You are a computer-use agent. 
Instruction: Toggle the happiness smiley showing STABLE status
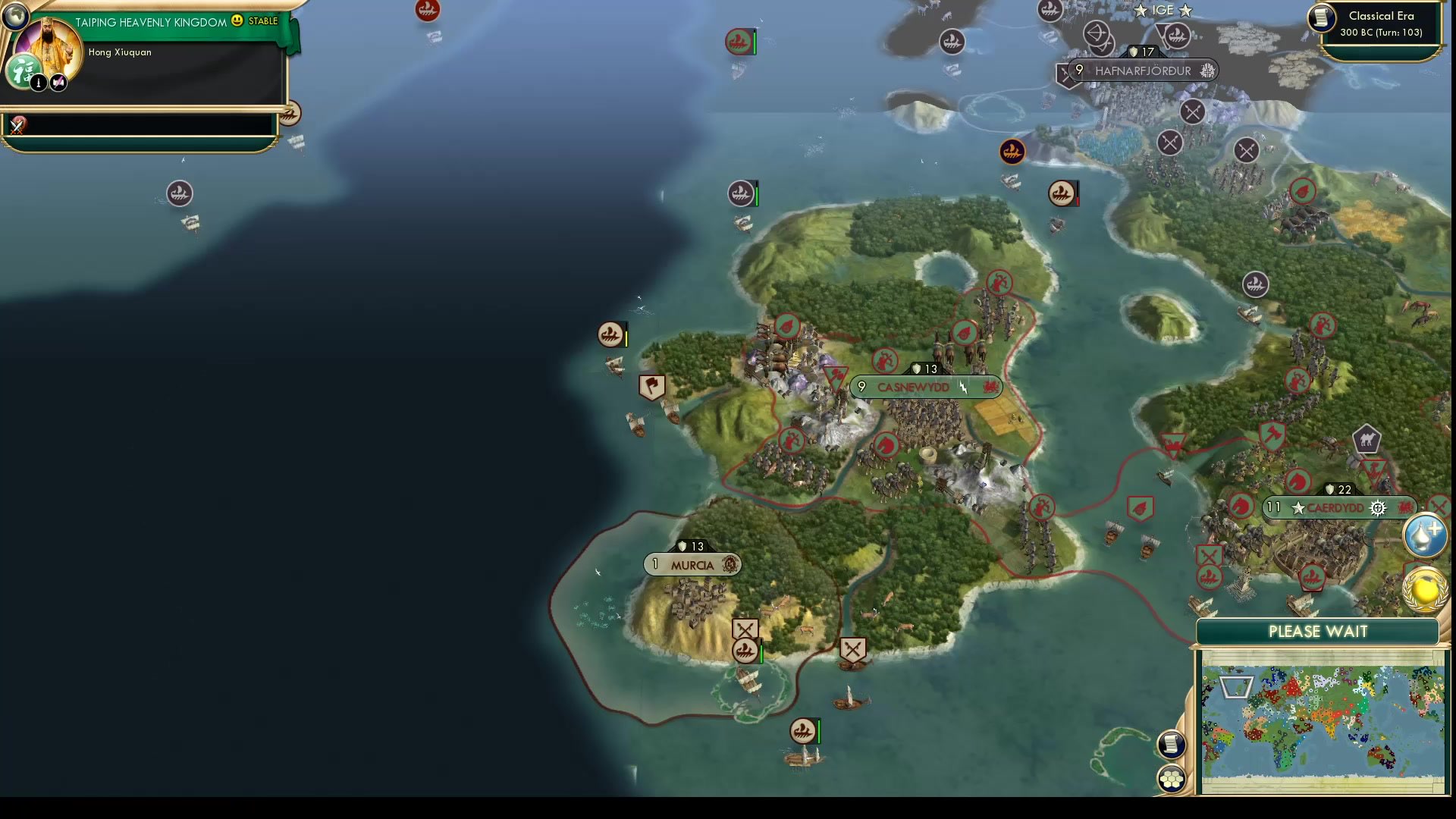coord(237,21)
